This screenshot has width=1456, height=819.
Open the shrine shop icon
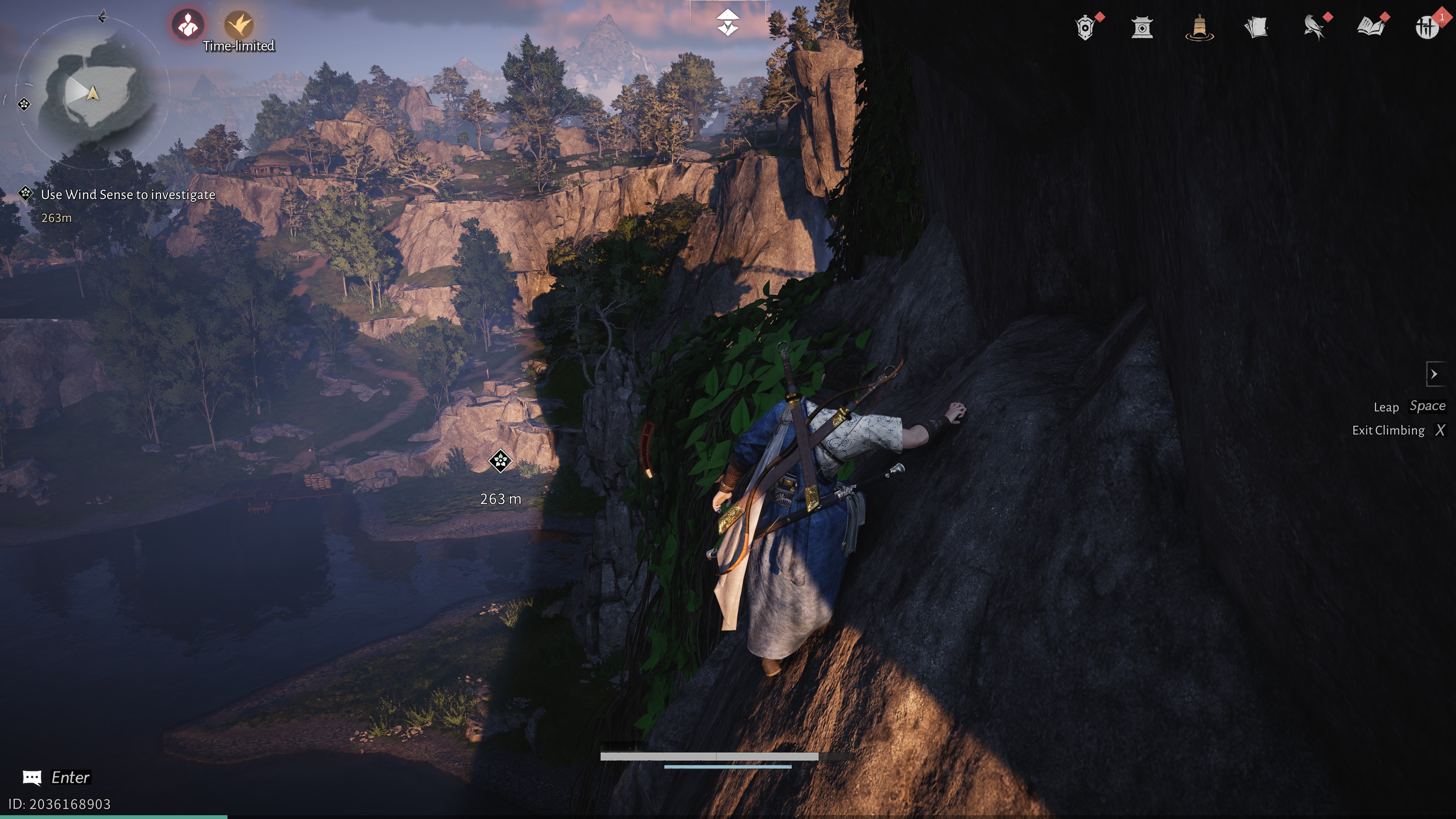pos(1142,27)
